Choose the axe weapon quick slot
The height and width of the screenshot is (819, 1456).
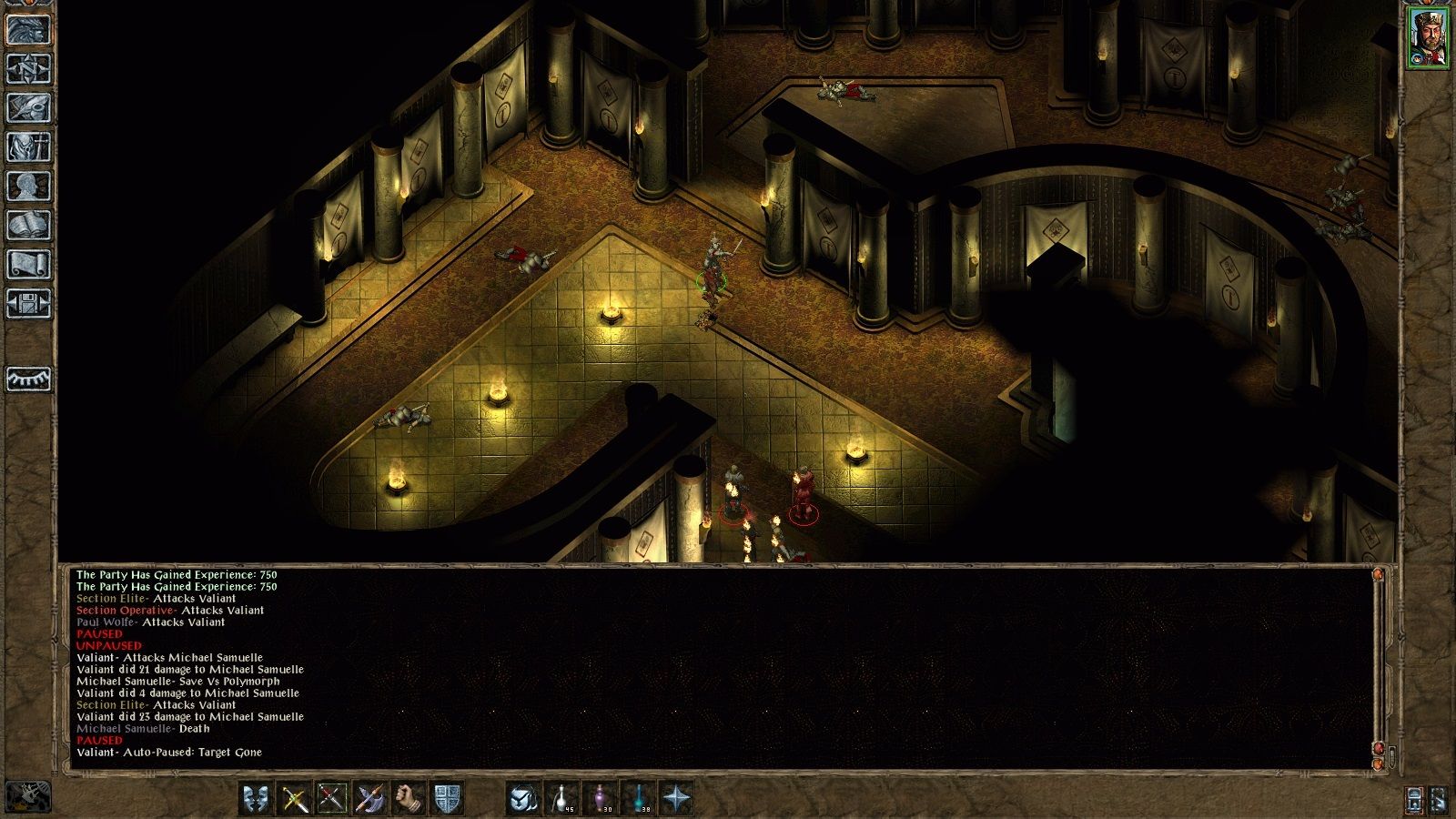(x=370, y=799)
